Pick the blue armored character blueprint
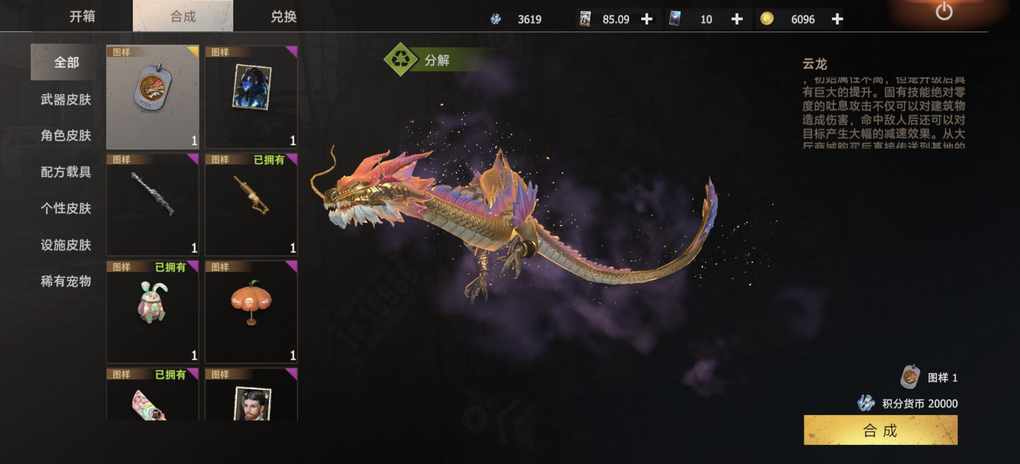 [x=251, y=97]
